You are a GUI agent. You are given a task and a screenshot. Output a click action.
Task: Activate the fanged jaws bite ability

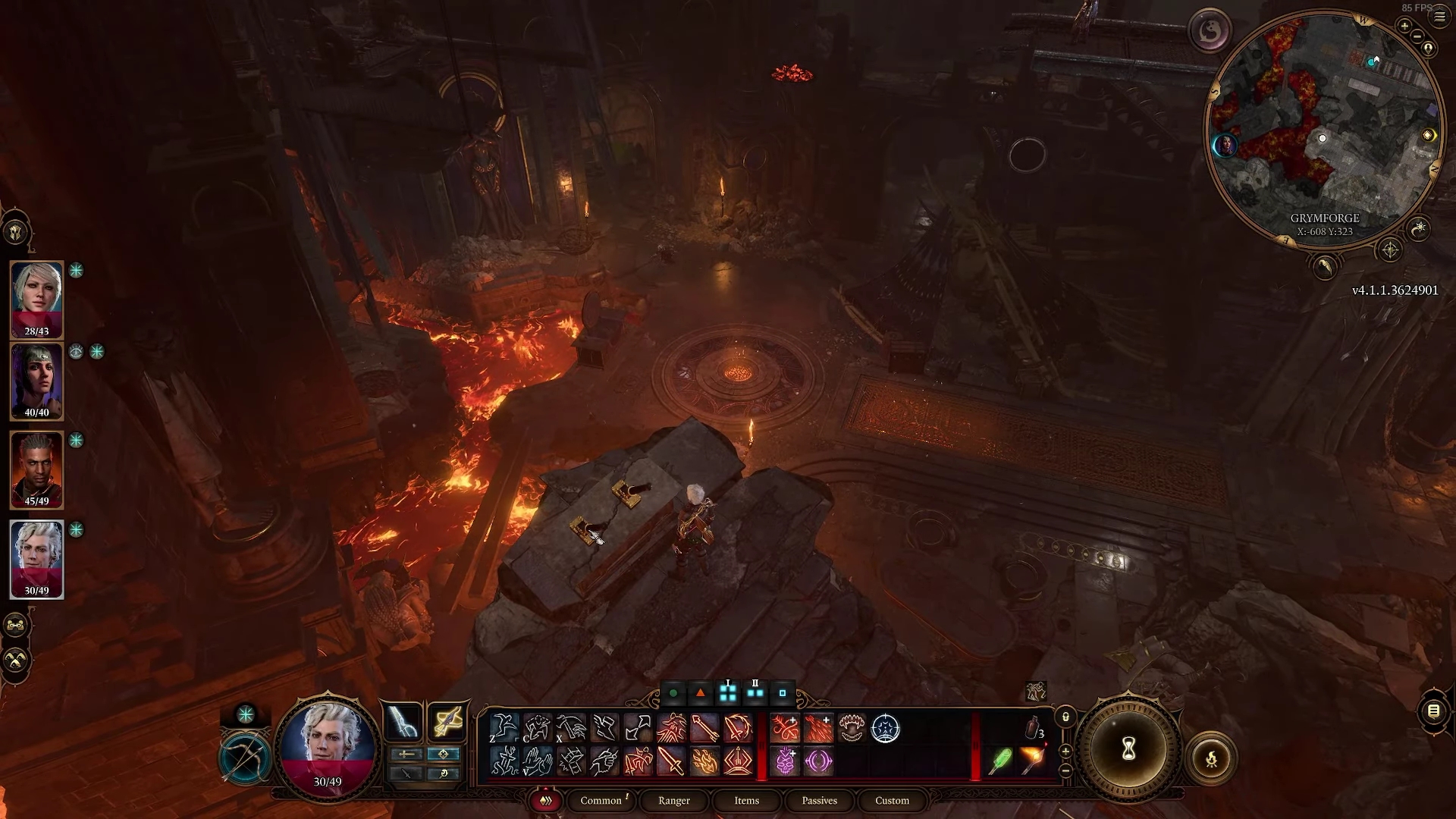tap(852, 729)
